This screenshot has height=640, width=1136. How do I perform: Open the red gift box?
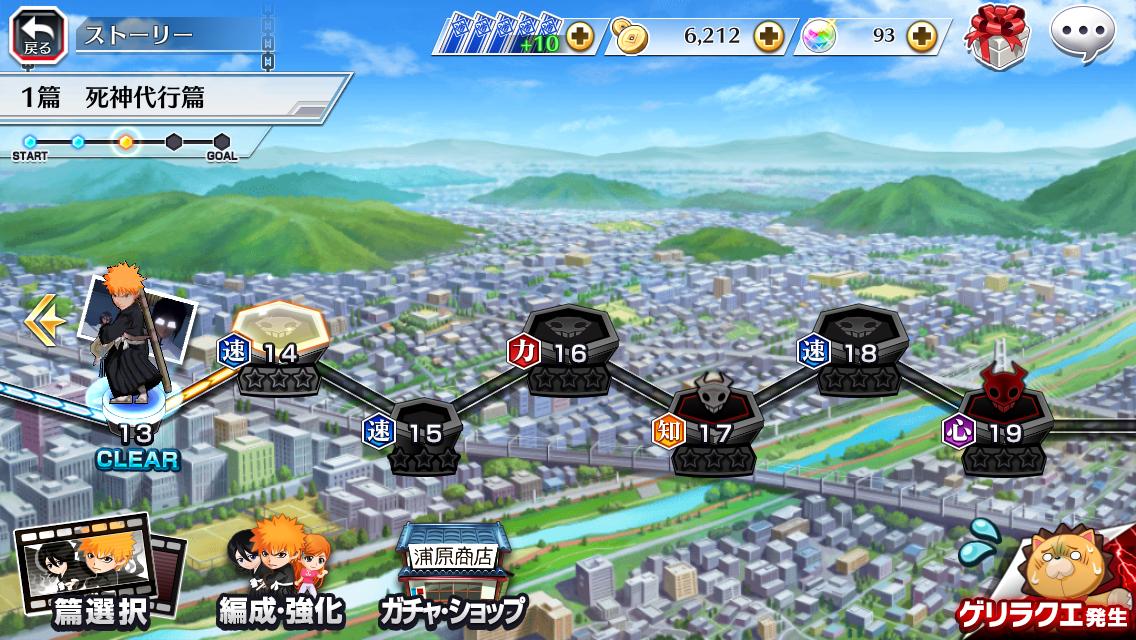[995, 38]
